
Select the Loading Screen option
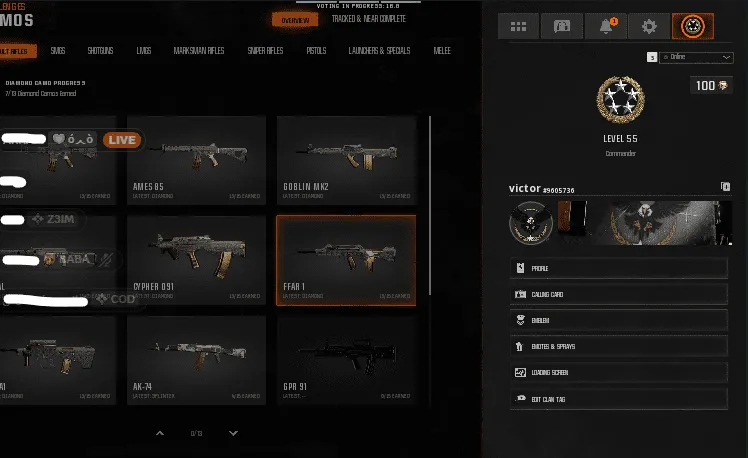click(619, 372)
